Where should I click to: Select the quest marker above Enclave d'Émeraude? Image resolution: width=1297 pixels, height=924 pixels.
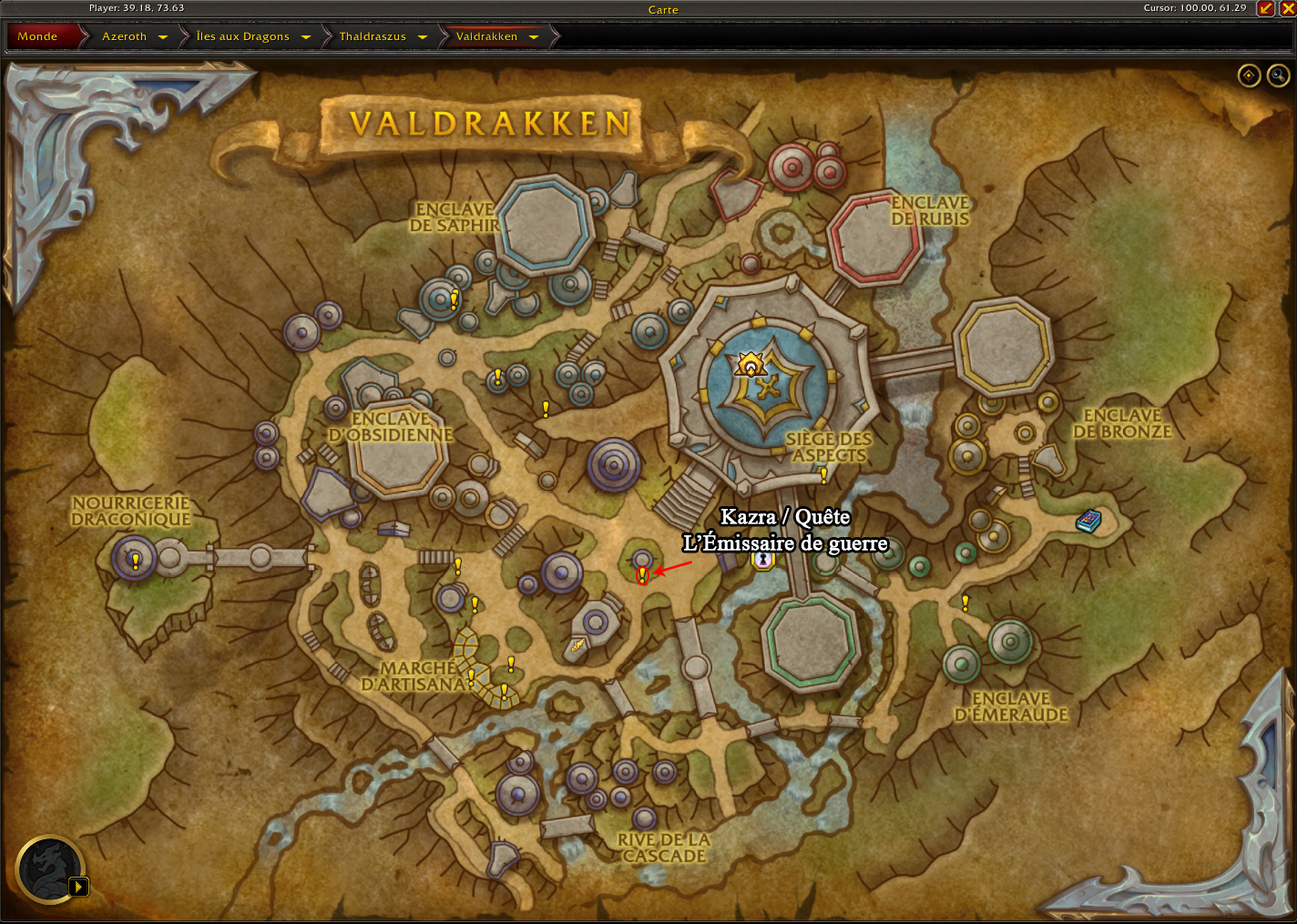[965, 603]
